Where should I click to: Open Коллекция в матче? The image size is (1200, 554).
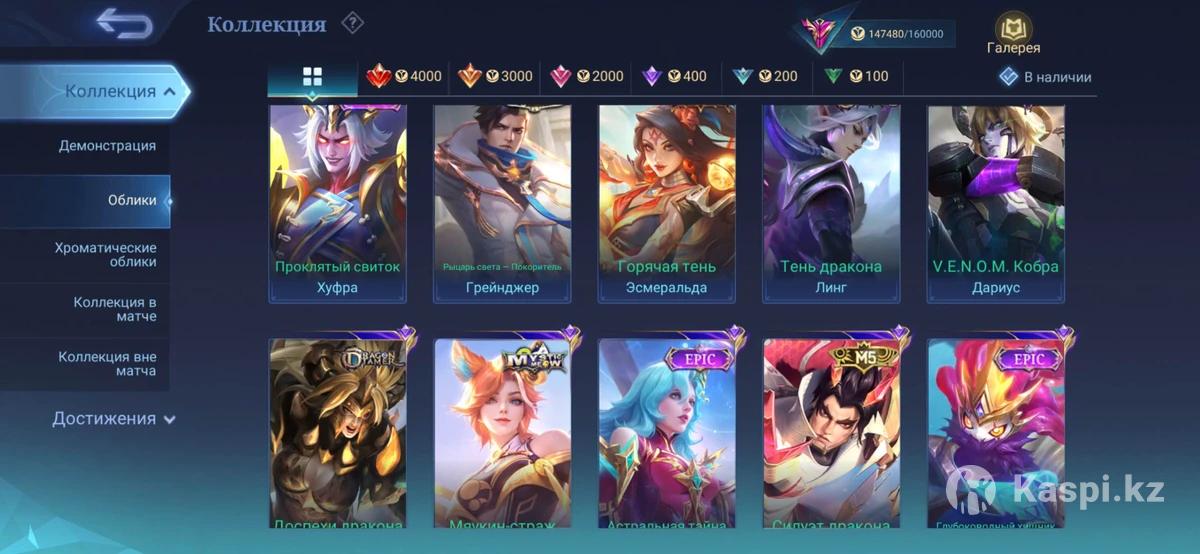[x=114, y=309]
